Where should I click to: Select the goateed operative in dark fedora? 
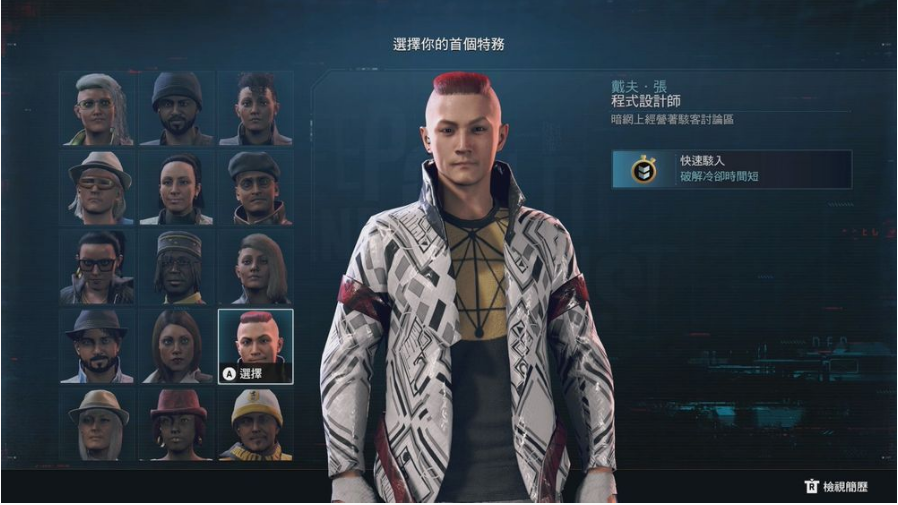[x=97, y=345]
